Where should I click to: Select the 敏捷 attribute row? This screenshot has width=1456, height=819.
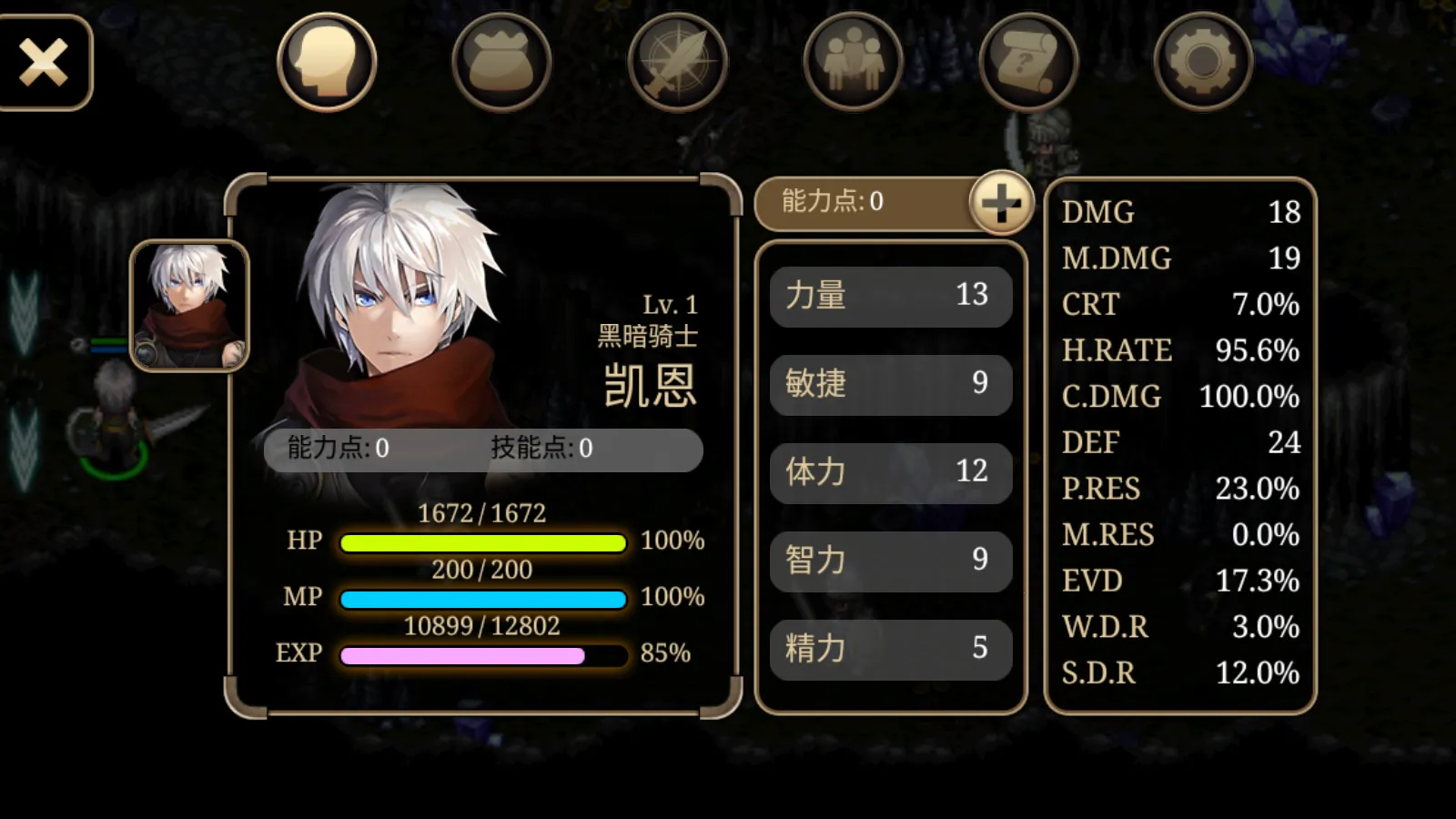890,384
